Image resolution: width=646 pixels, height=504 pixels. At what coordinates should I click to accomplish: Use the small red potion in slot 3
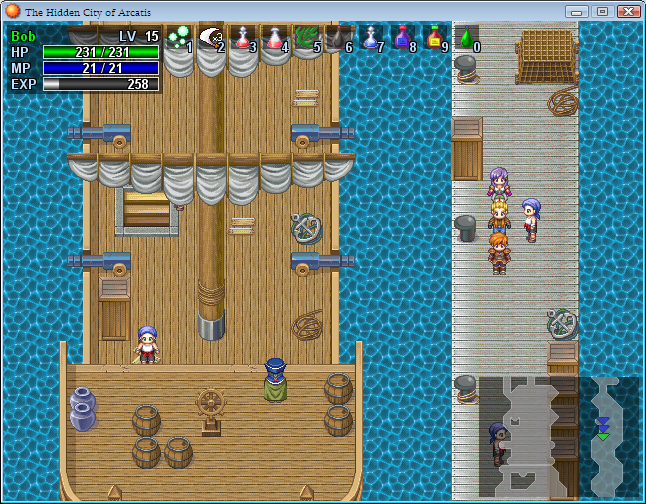click(243, 38)
